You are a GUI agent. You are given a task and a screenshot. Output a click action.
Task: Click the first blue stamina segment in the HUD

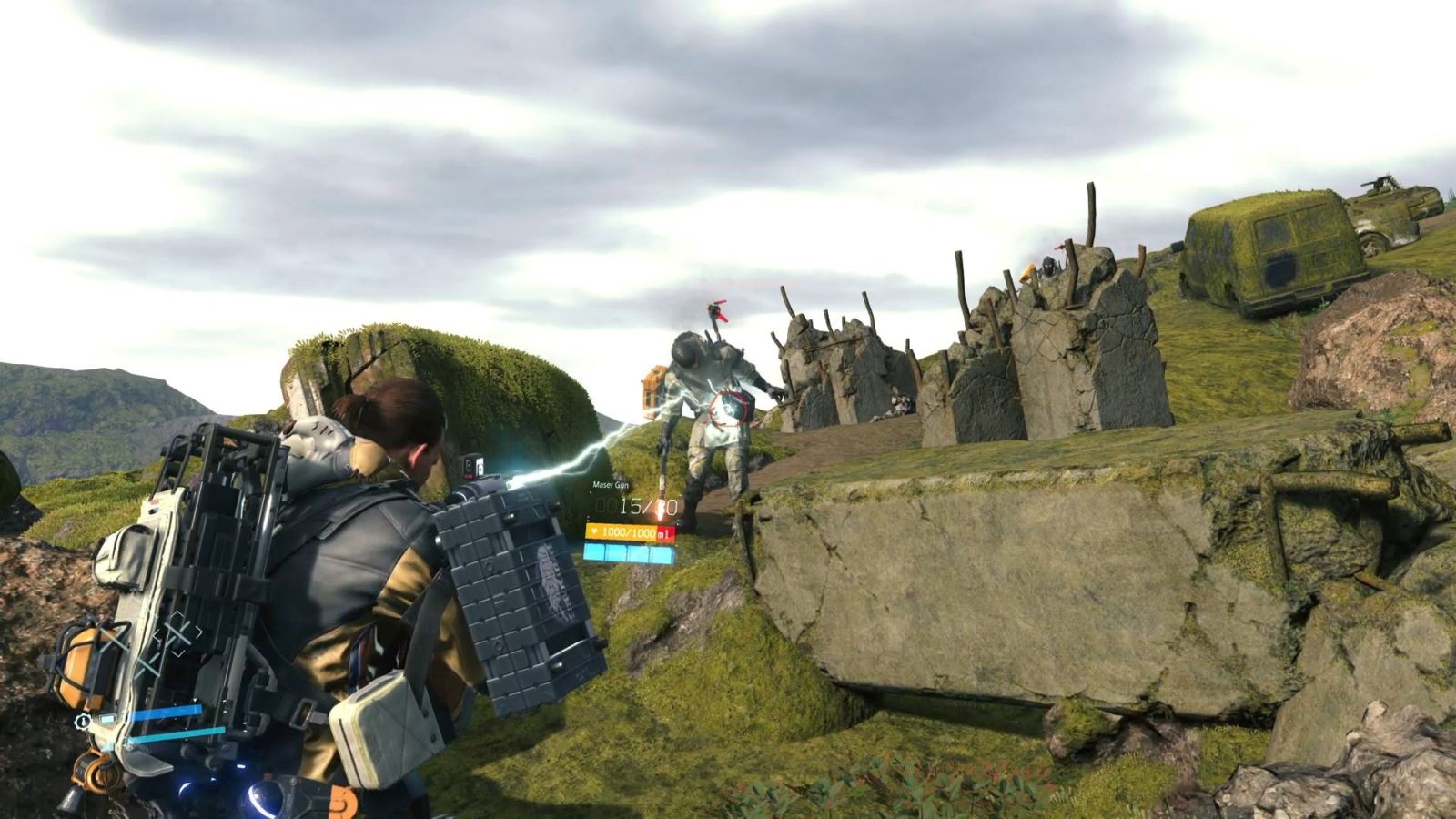point(596,552)
